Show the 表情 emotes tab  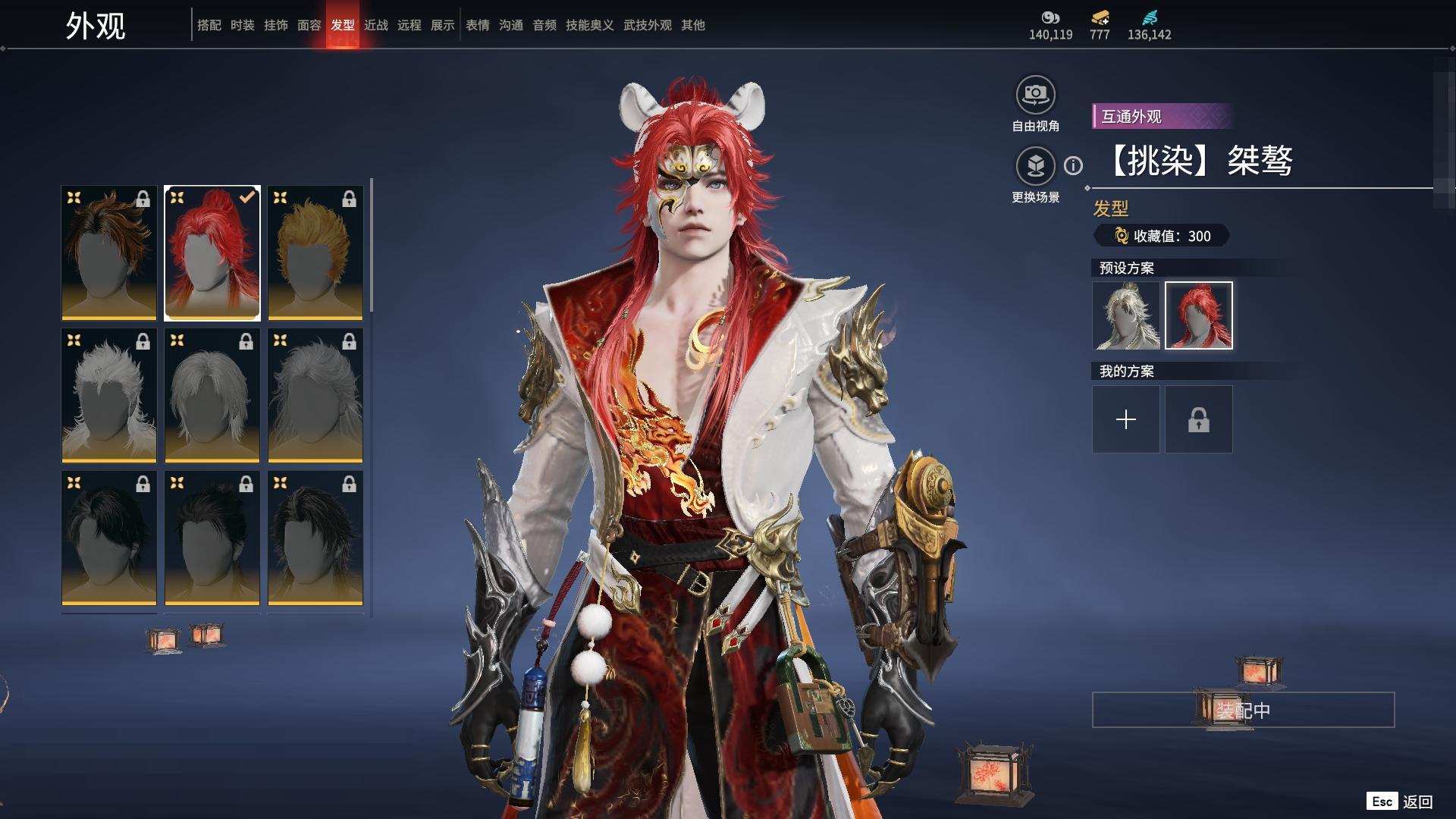point(477,25)
